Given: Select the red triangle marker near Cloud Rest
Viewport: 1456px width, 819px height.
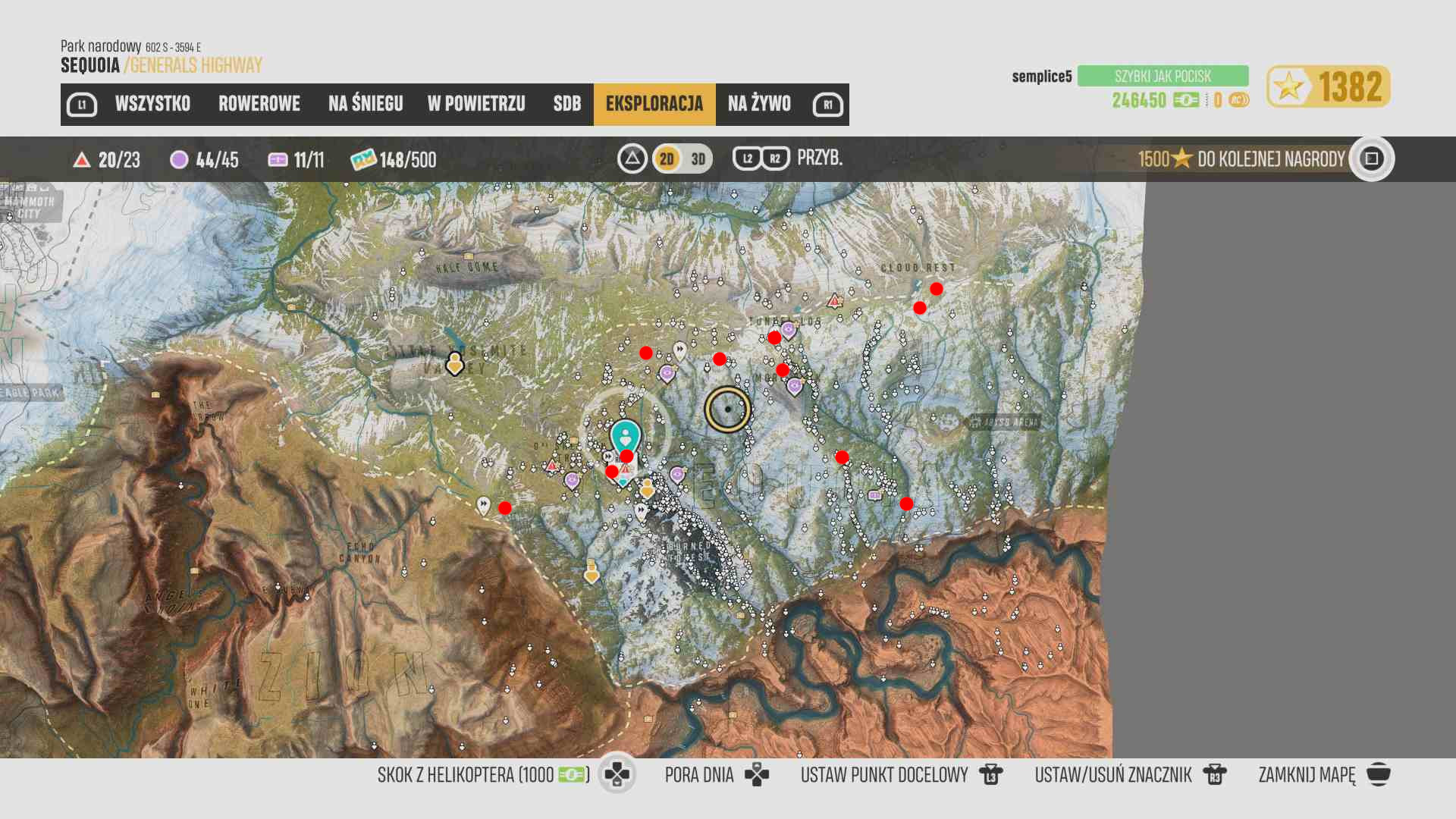Looking at the screenshot, I should tap(834, 301).
